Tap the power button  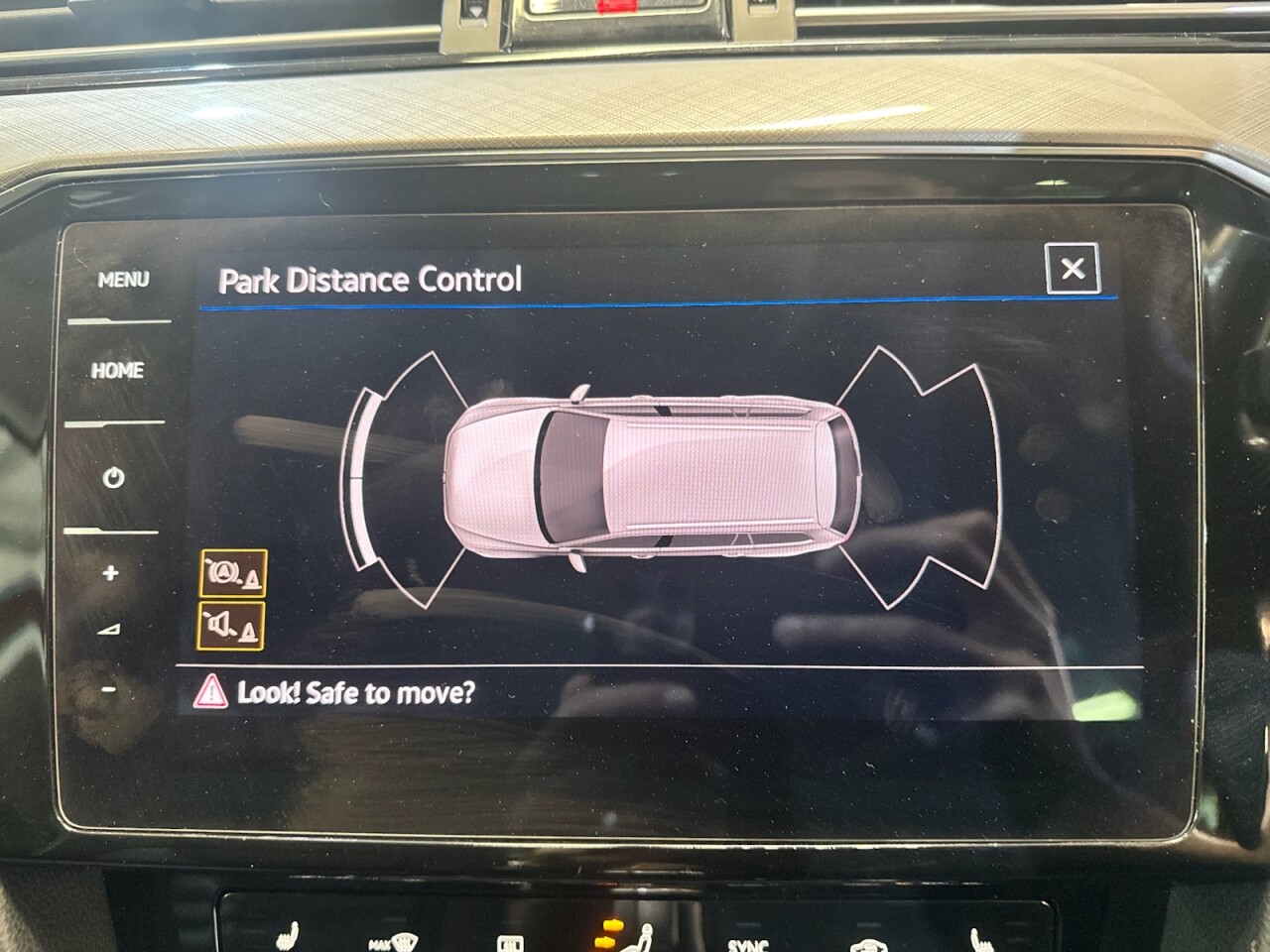(x=114, y=478)
